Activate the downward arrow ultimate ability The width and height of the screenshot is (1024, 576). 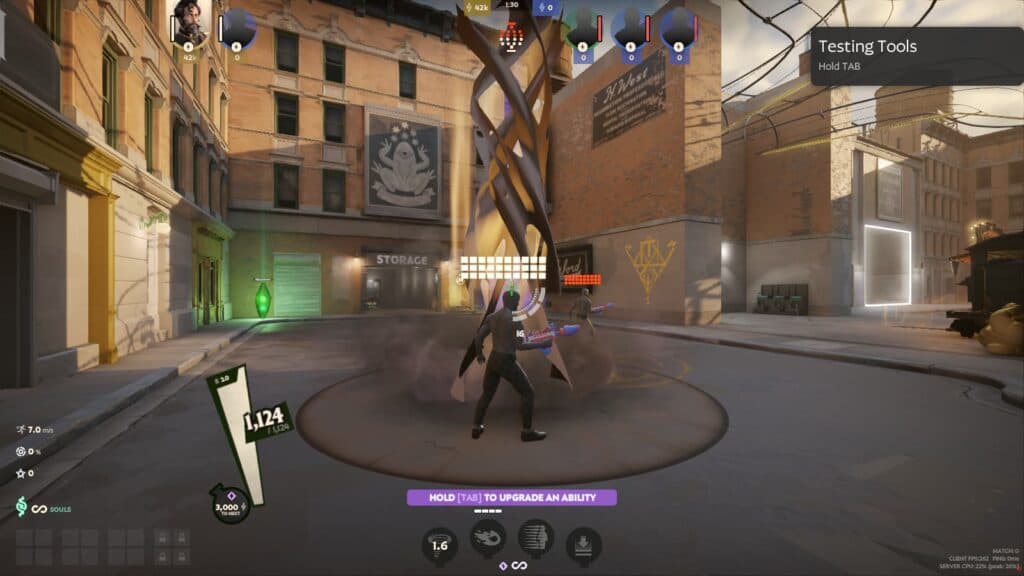pyautogui.click(x=584, y=545)
